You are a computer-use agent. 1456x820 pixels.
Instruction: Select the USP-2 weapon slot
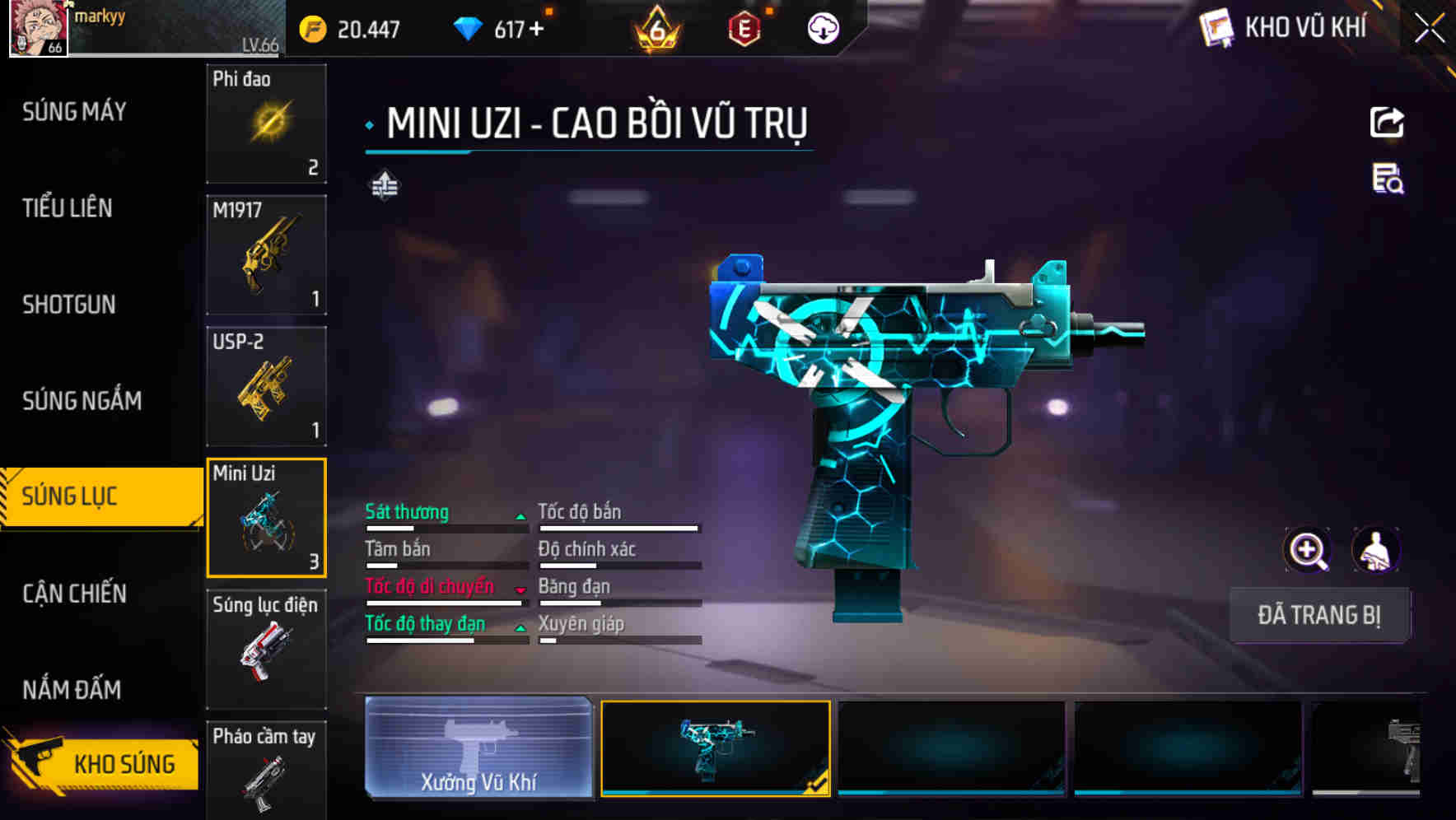[x=266, y=386]
